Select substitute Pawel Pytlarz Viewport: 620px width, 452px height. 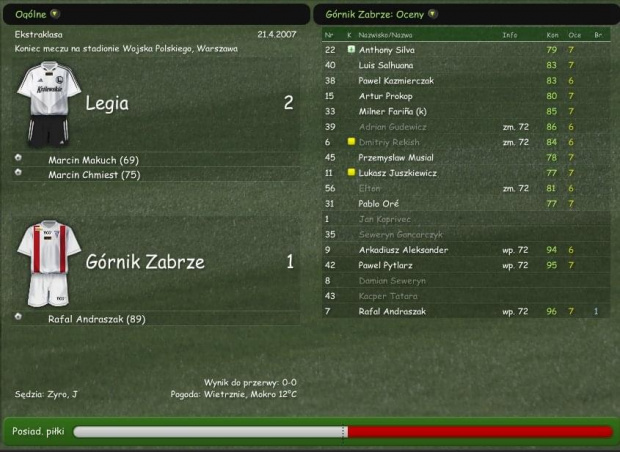(x=387, y=265)
